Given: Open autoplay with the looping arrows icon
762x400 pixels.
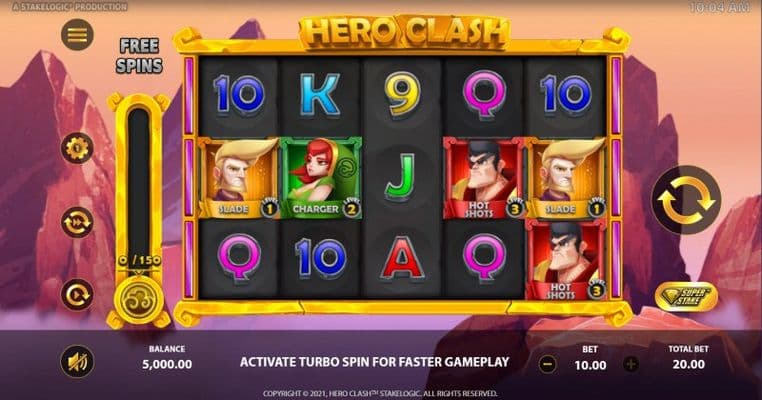Looking at the screenshot, I should pos(77,221).
